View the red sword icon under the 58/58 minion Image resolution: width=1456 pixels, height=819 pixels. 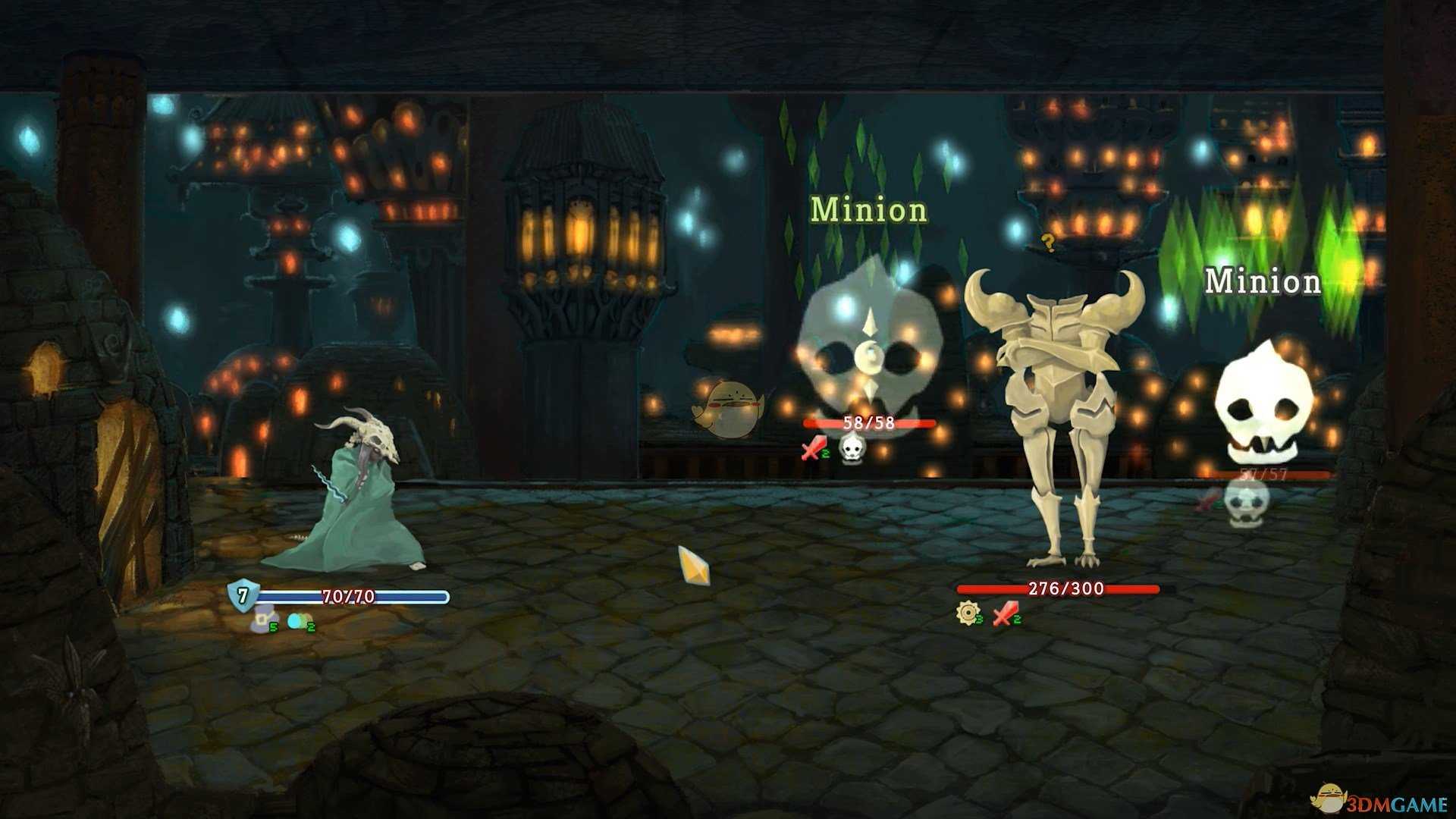click(x=813, y=448)
